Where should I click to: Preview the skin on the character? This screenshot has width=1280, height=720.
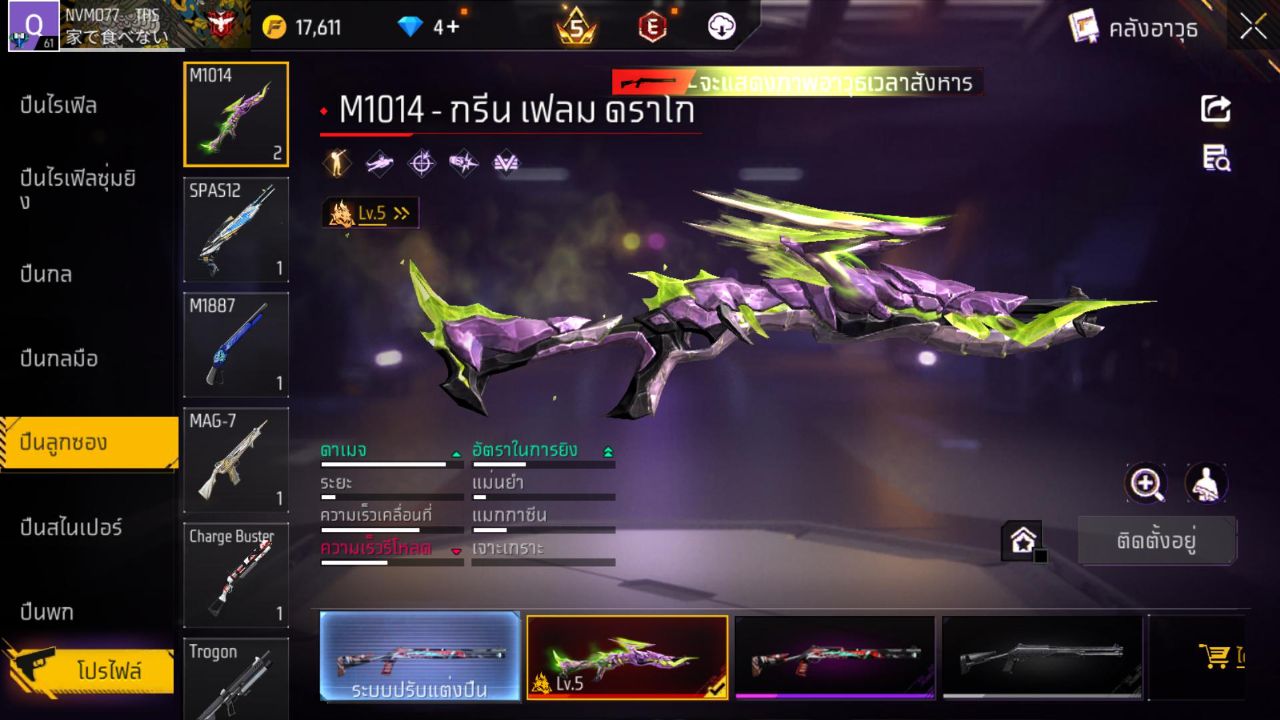(1207, 484)
